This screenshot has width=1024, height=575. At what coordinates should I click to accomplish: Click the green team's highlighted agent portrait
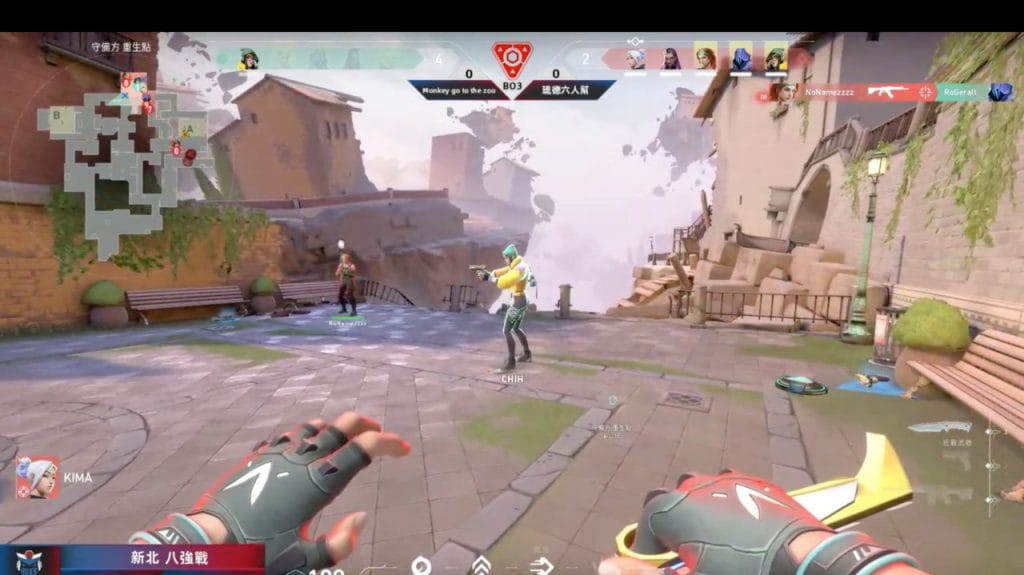[248, 59]
